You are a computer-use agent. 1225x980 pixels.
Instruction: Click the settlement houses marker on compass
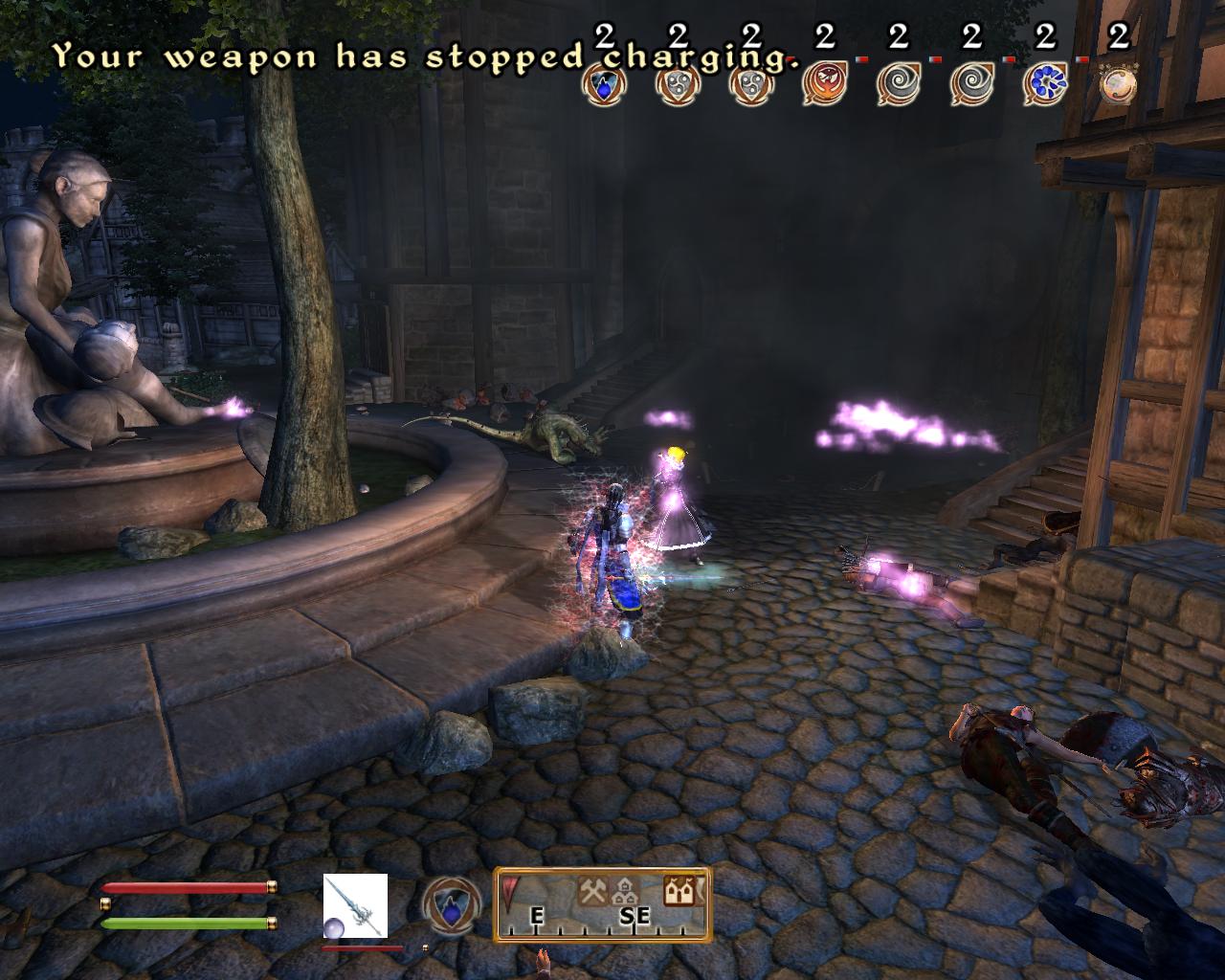pos(623,892)
